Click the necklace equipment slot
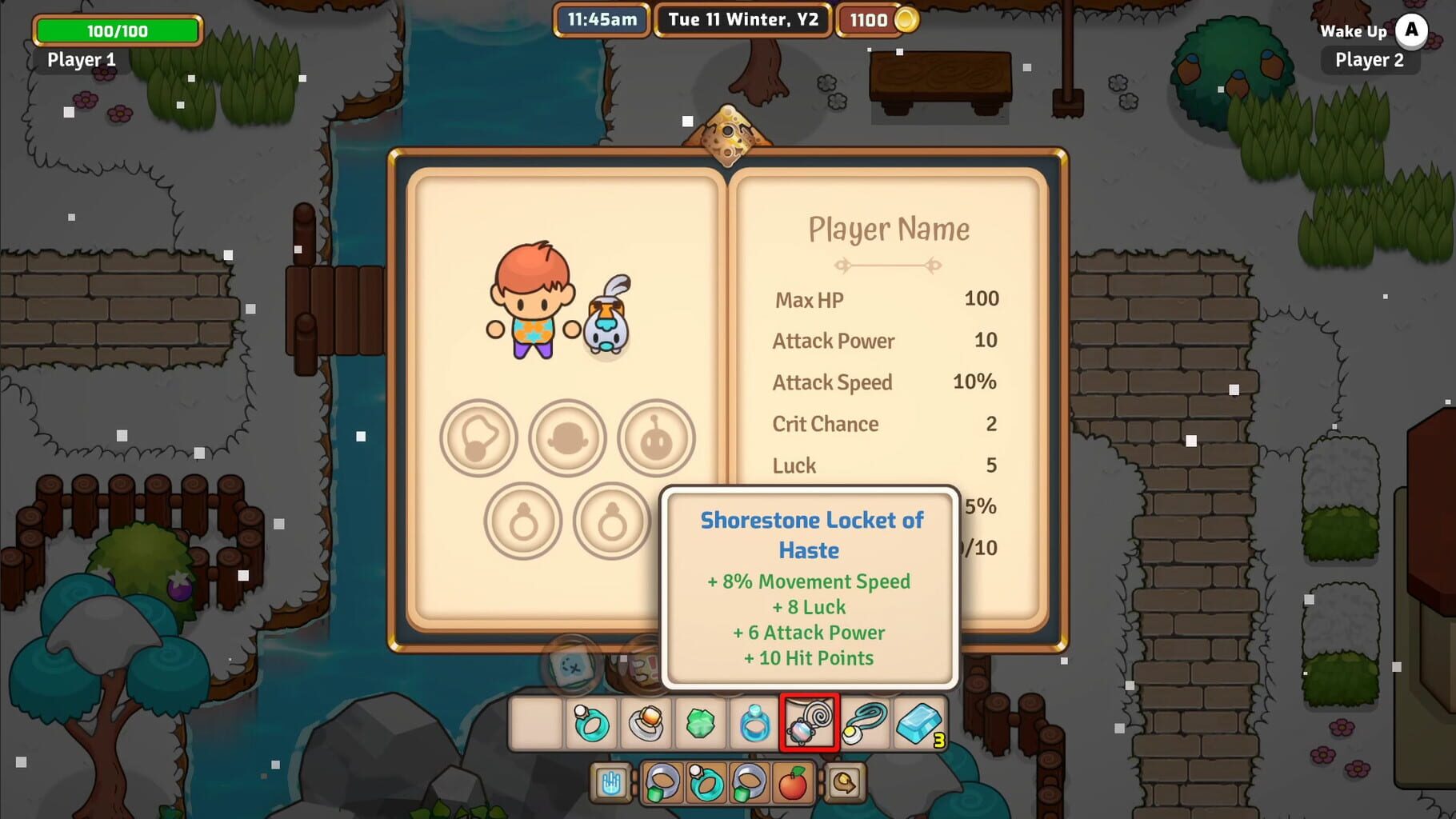Screen dimensions: 1456x819 (x=478, y=438)
